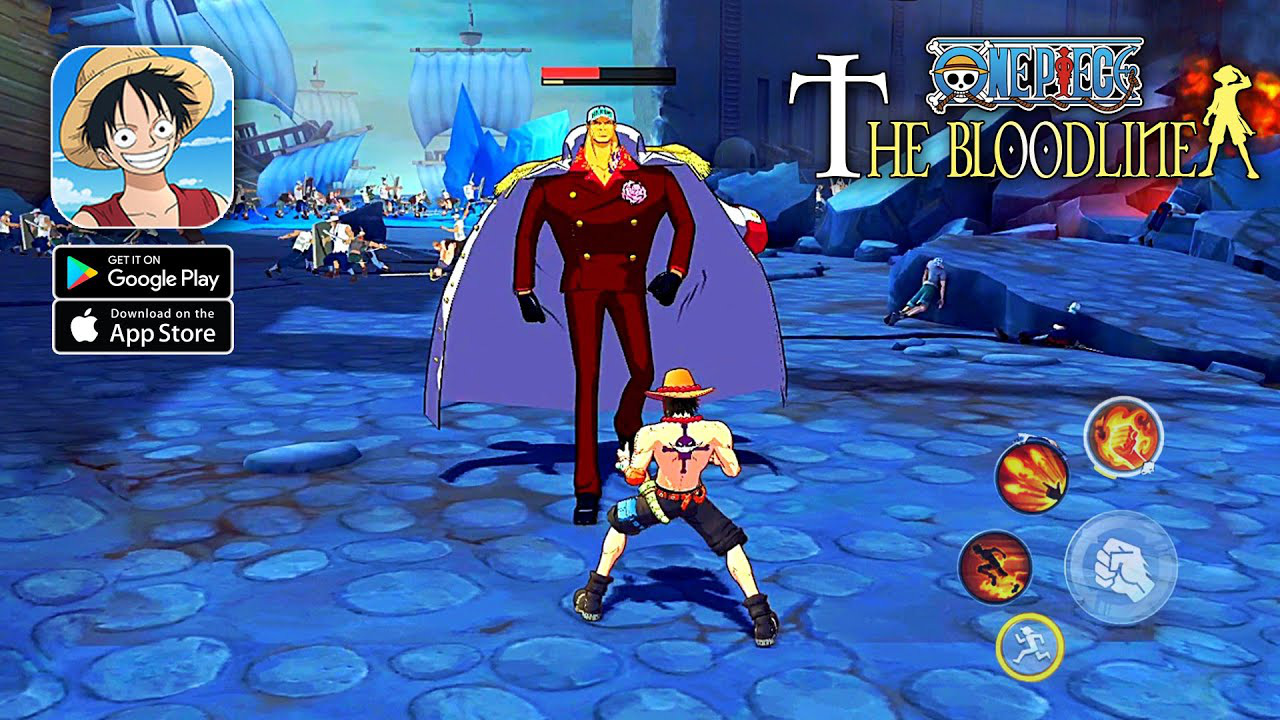This screenshot has height=720, width=1280.
Task: Click the Google Play triangle icon
Action: tap(83, 273)
